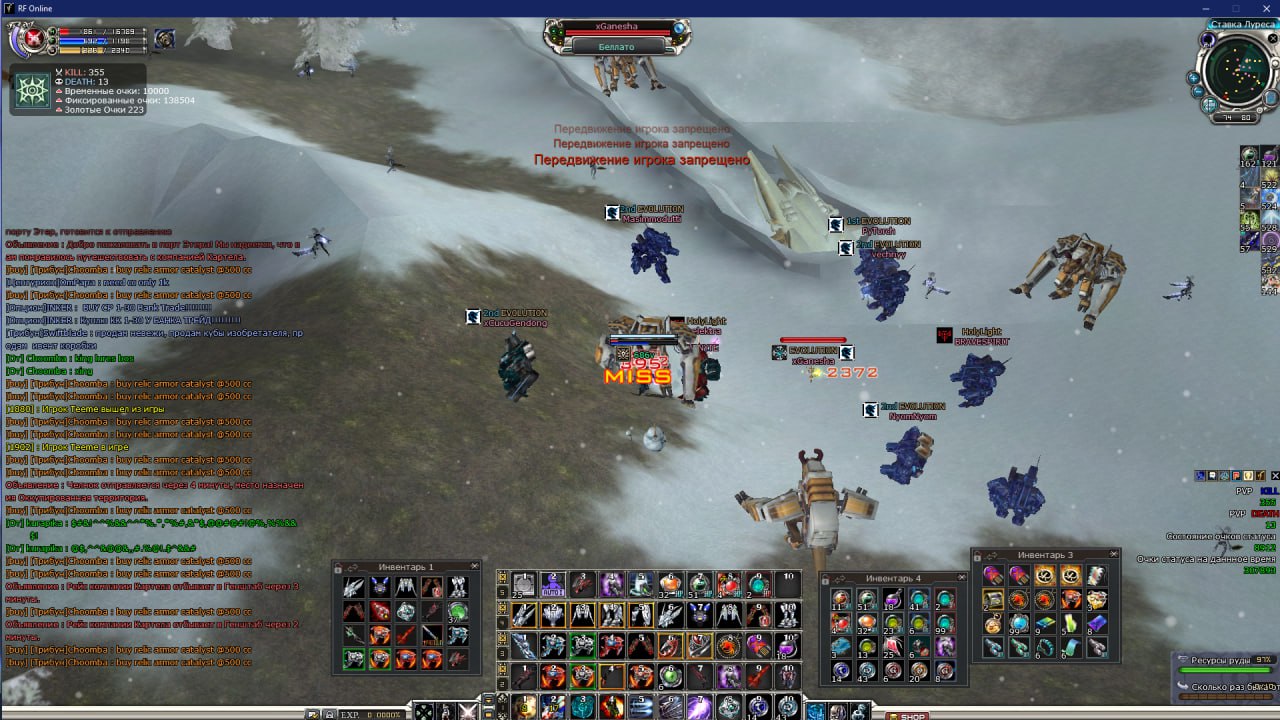
Task: Close the Инвентарь 3 window
Action: 1113,555
